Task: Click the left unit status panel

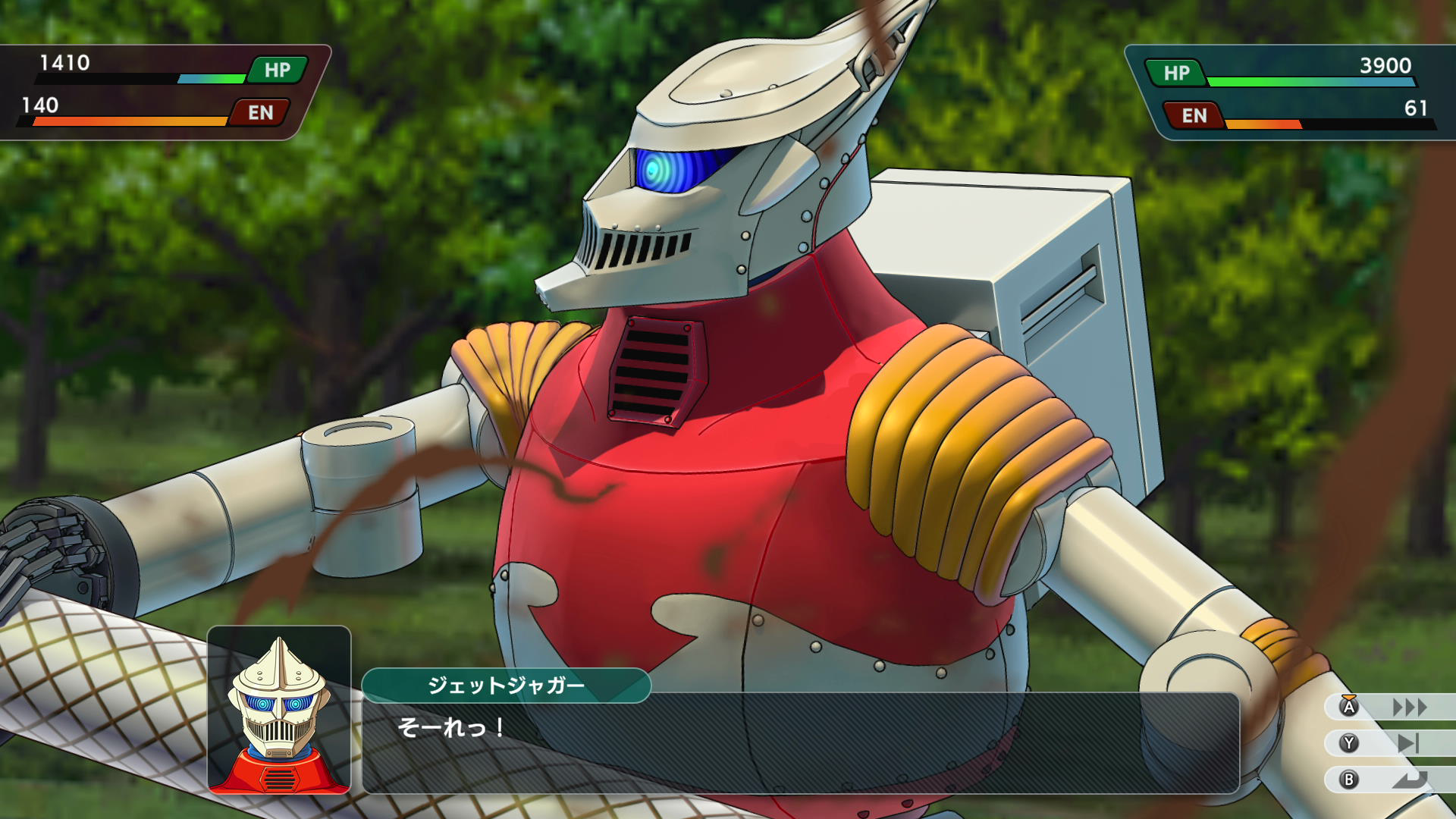Action: [x=152, y=91]
